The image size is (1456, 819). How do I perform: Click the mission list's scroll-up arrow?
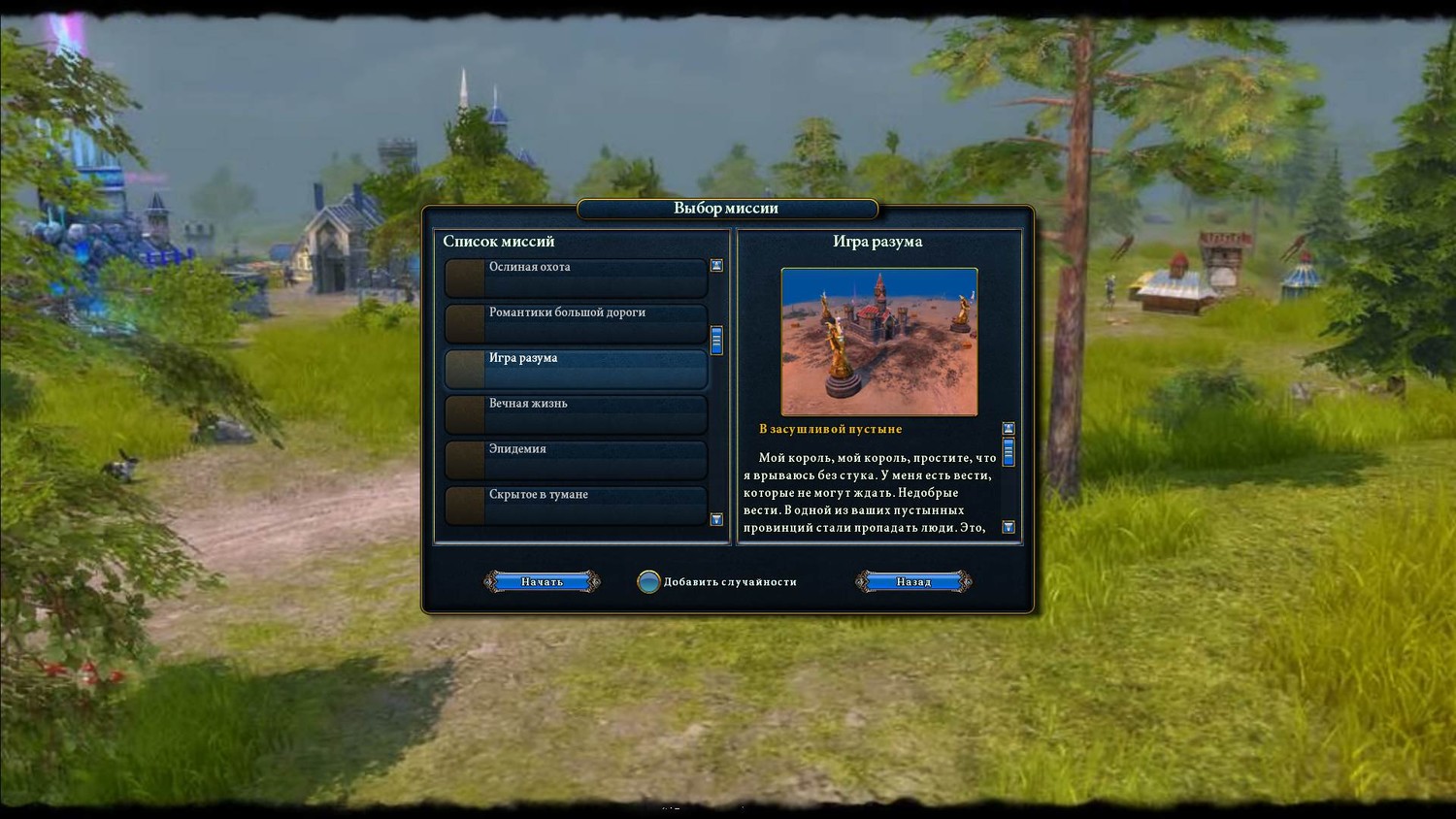pos(716,266)
